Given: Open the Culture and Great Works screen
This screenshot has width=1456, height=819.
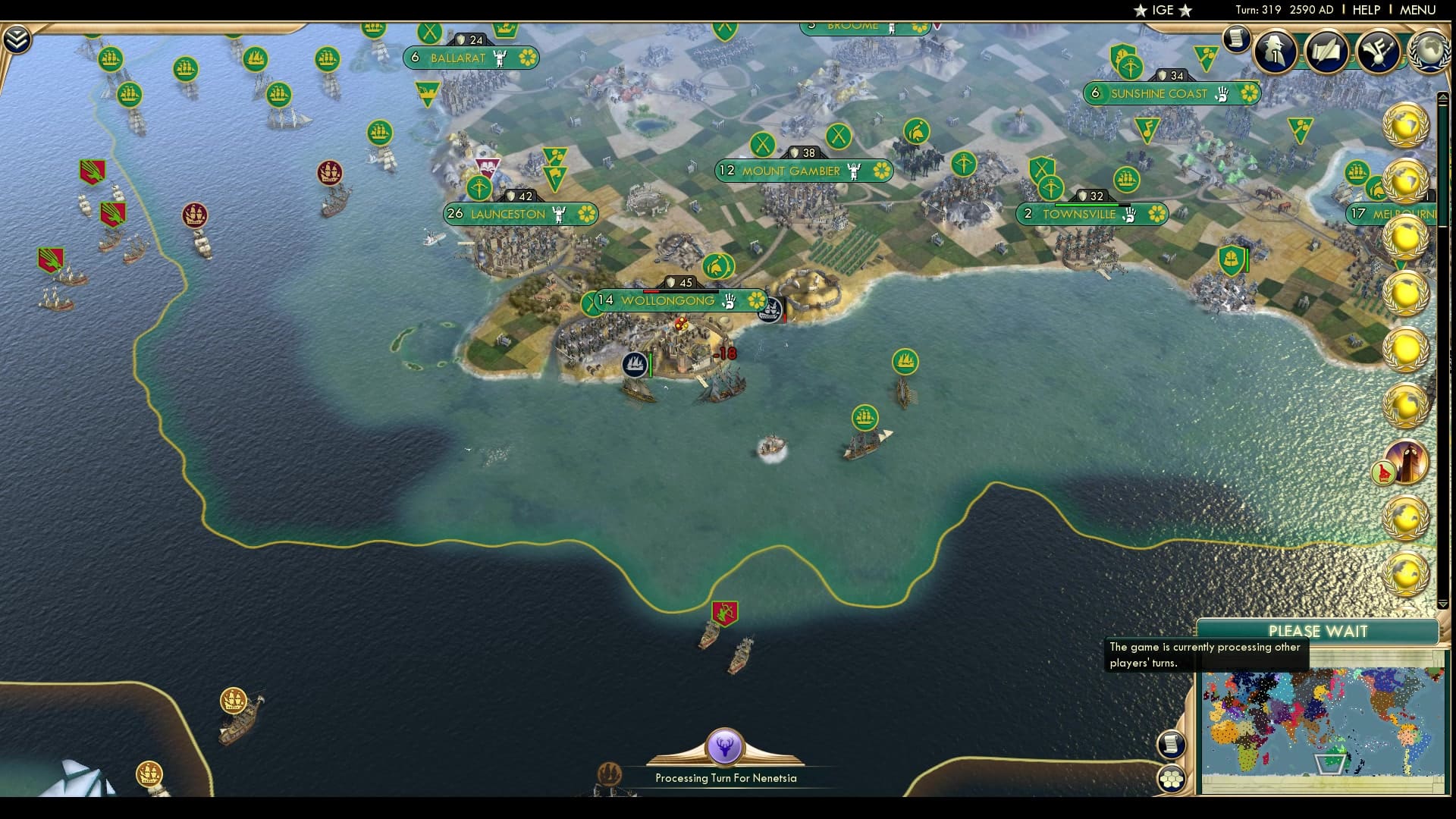Looking at the screenshot, I should click(x=1378, y=52).
